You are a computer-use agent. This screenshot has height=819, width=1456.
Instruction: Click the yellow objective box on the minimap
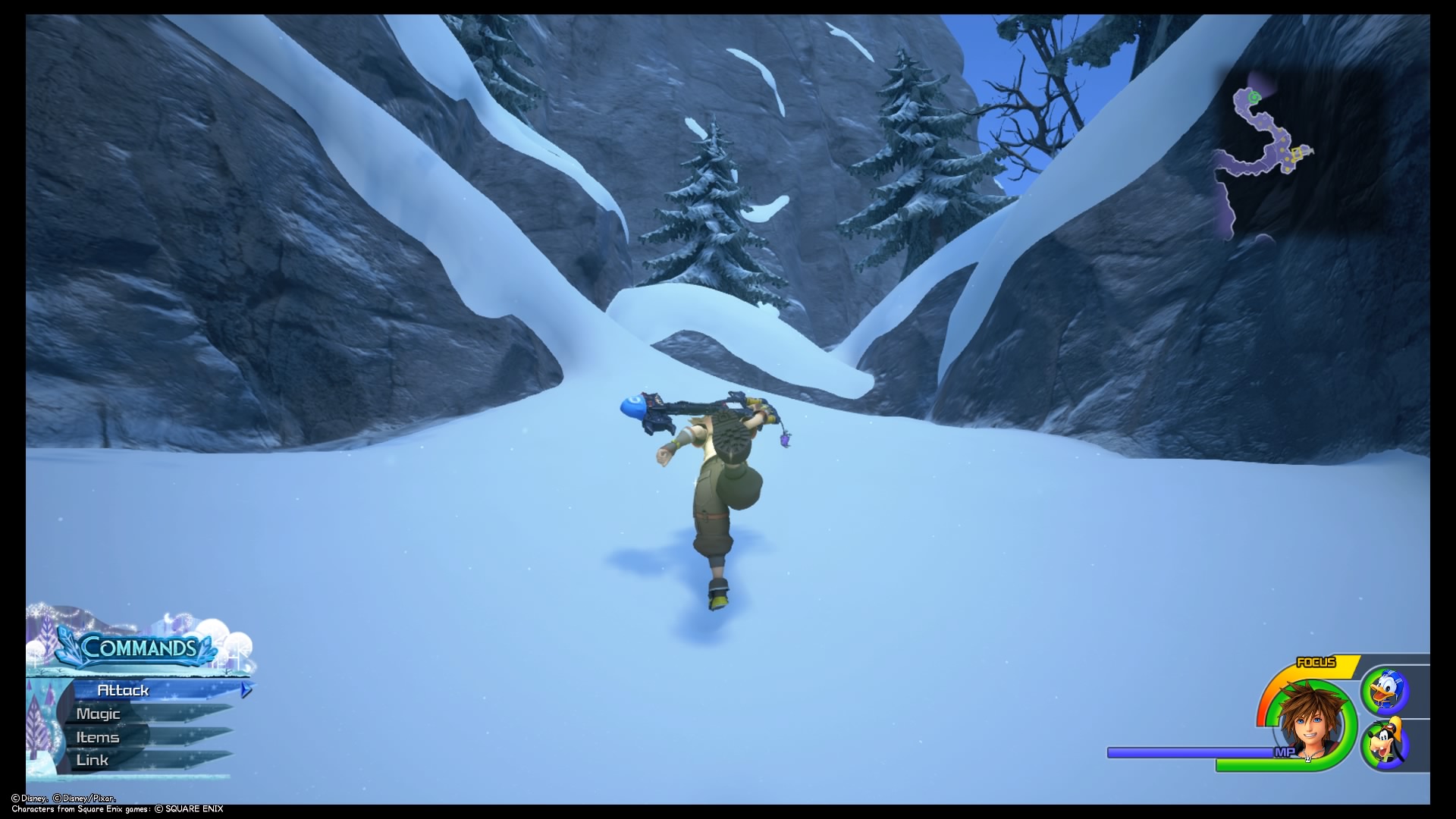pyautogui.click(x=1298, y=153)
